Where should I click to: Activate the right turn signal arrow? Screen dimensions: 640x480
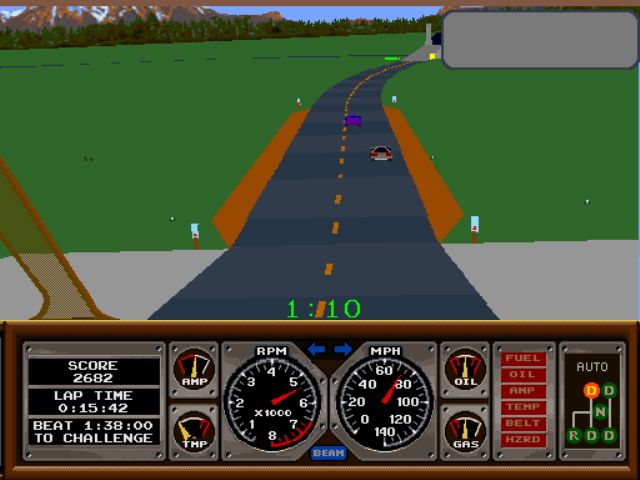click(342, 349)
